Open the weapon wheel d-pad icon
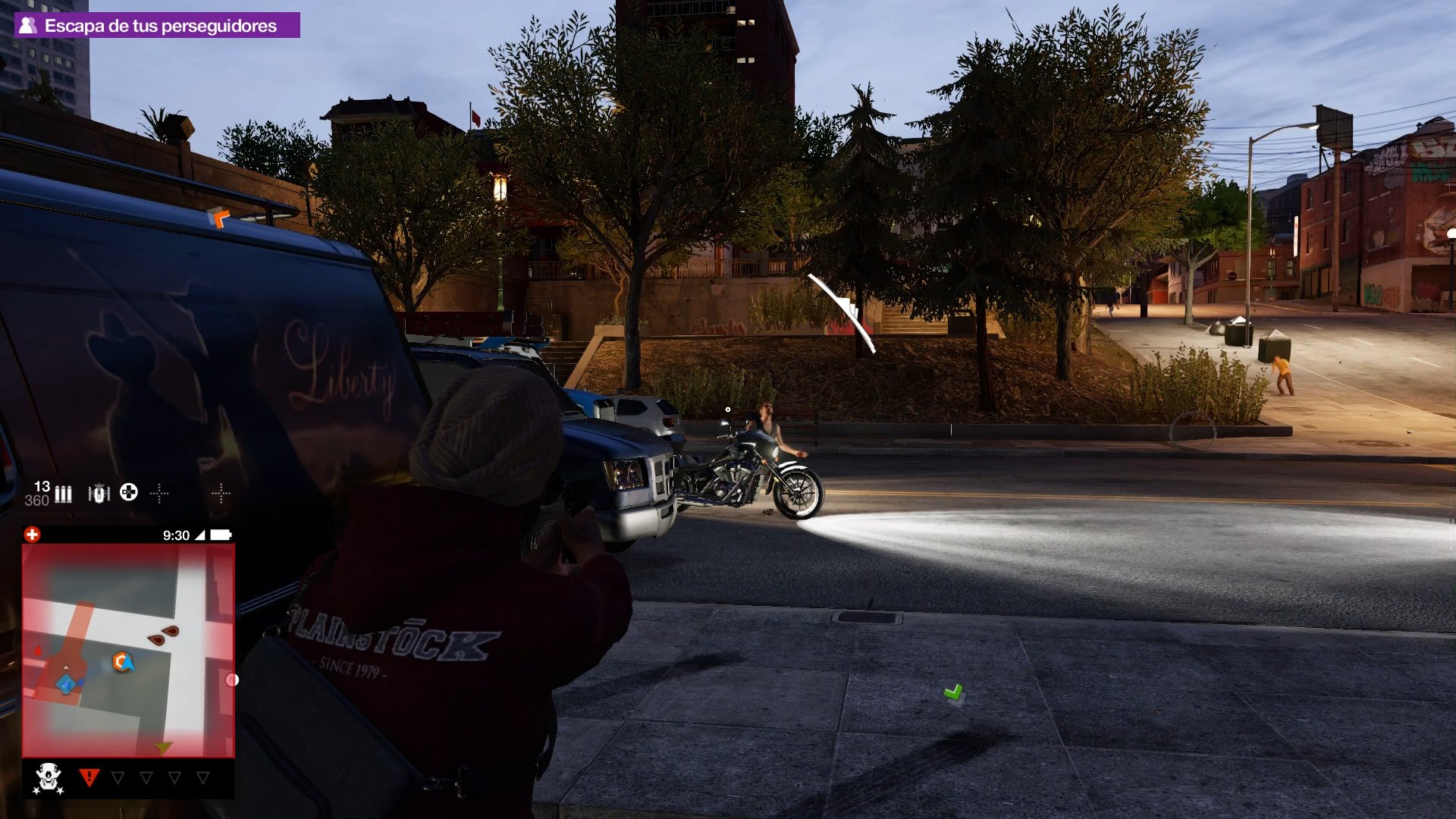1456x819 pixels. 128,493
